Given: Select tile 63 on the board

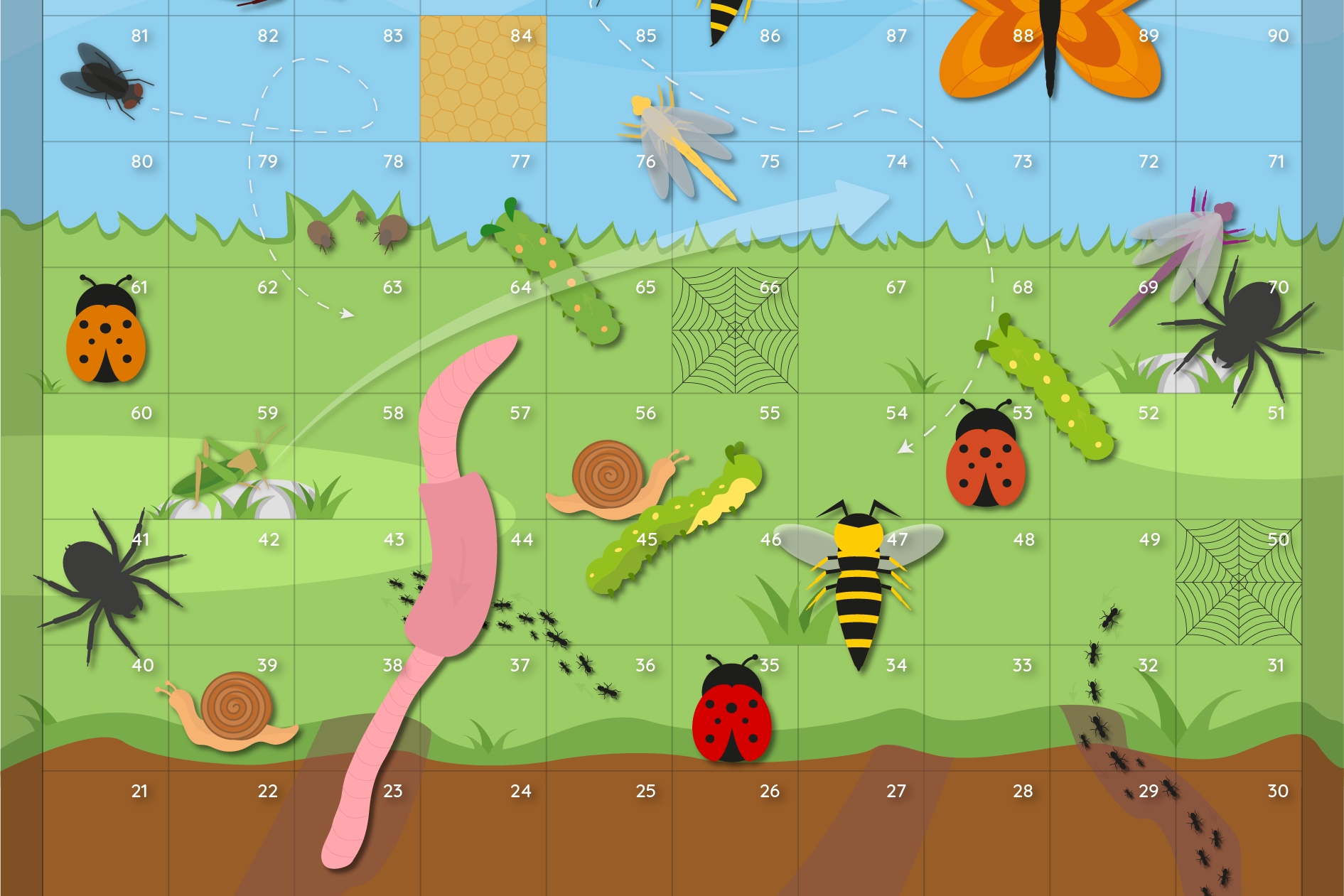Looking at the screenshot, I should pyautogui.click(x=357, y=330).
